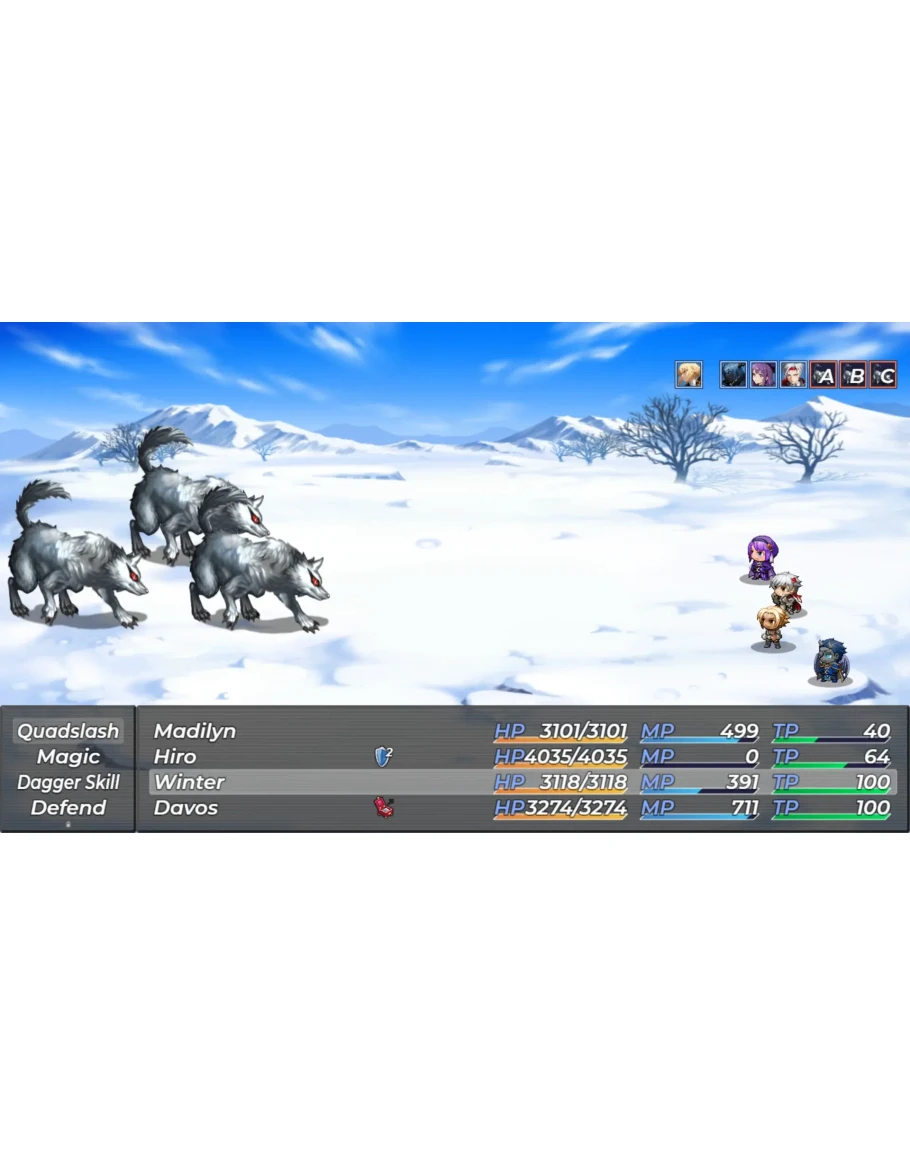Image resolution: width=910 pixels, height=1155 pixels.
Task: Click the blonde character turn-order portrait
Action: [x=688, y=375]
